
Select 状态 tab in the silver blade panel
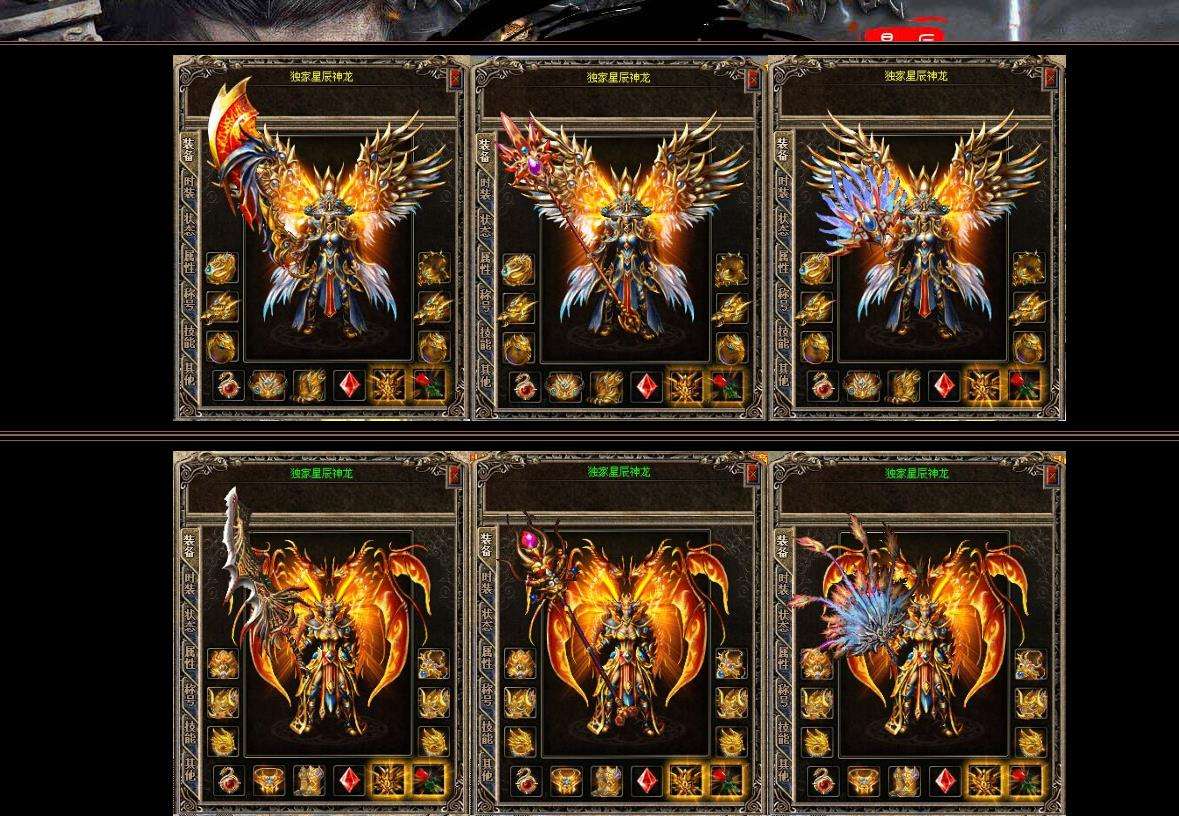(189, 619)
